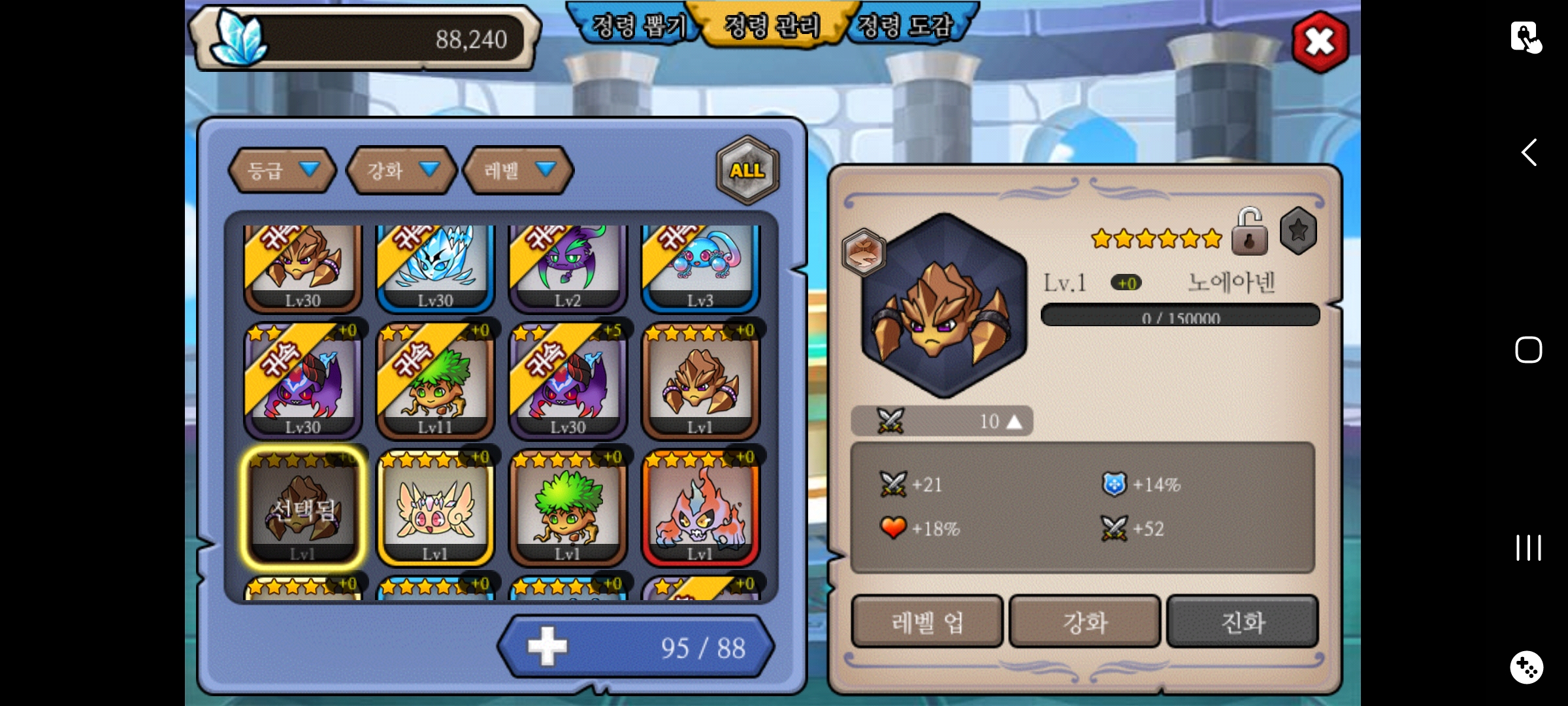Toggle the padlock on the spirit
The width and height of the screenshot is (1568, 706).
point(1249,233)
